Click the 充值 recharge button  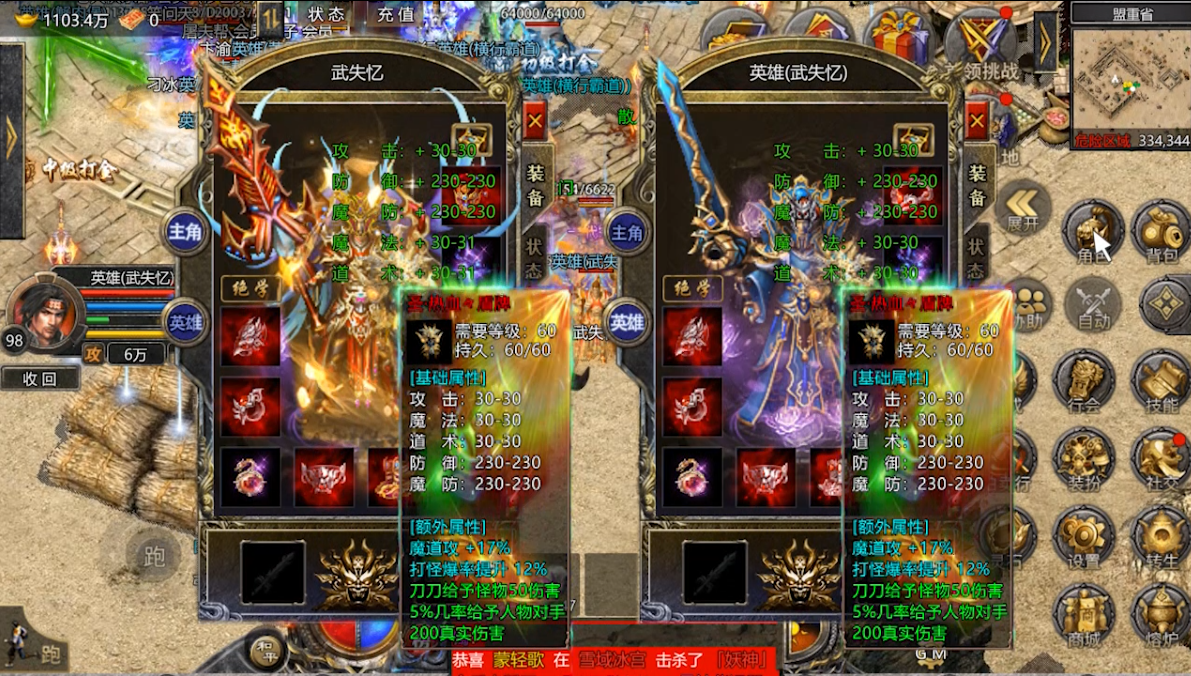pyautogui.click(x=397, y=15)
